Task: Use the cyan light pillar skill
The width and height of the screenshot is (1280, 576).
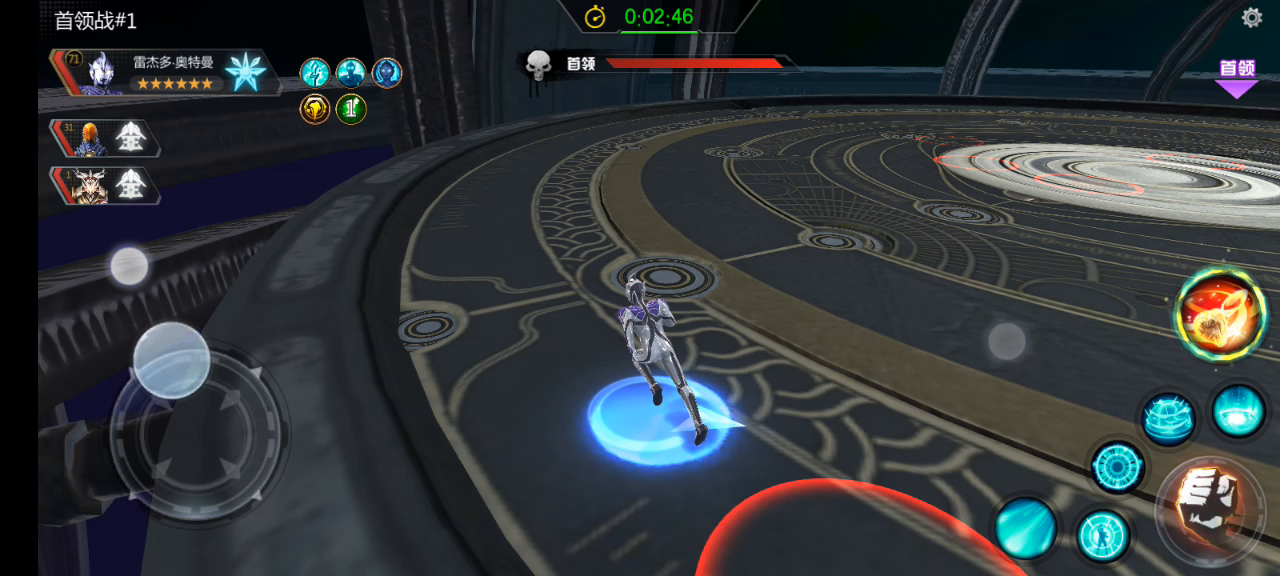Action: click(x=1238, y=411)
